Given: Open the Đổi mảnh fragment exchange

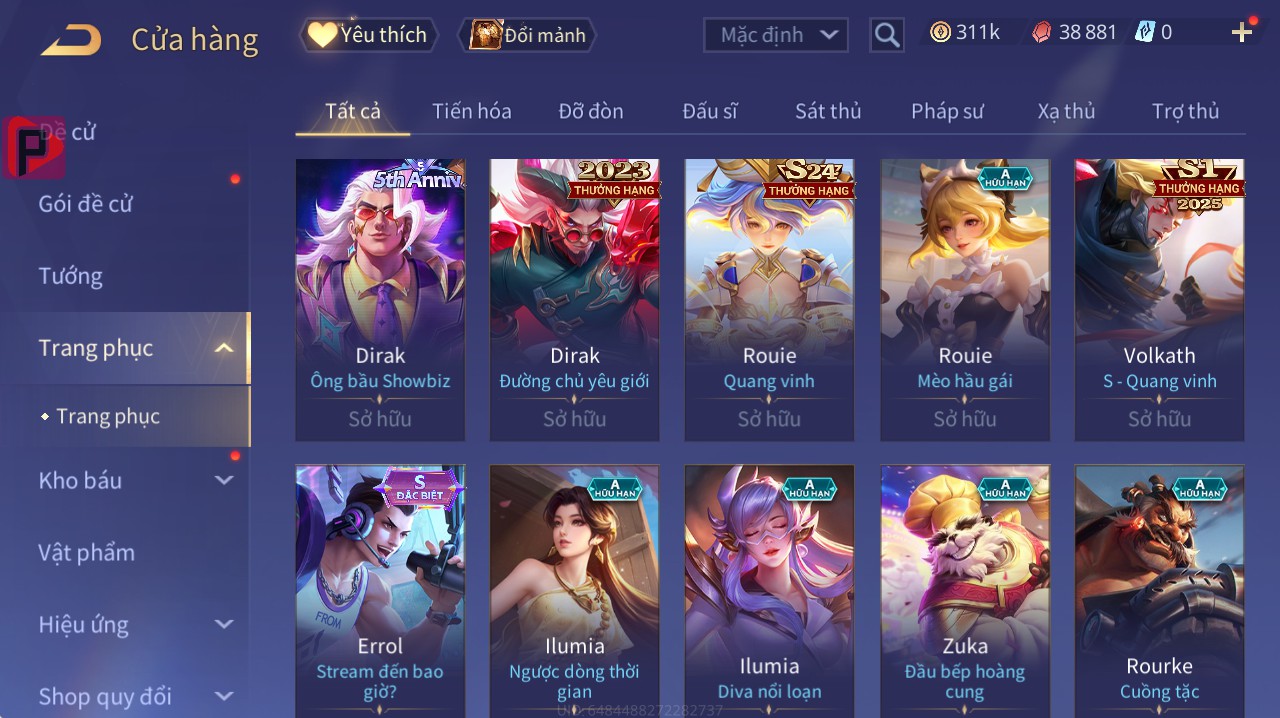Looking at the screenshot, I should (x=528, y=35).
